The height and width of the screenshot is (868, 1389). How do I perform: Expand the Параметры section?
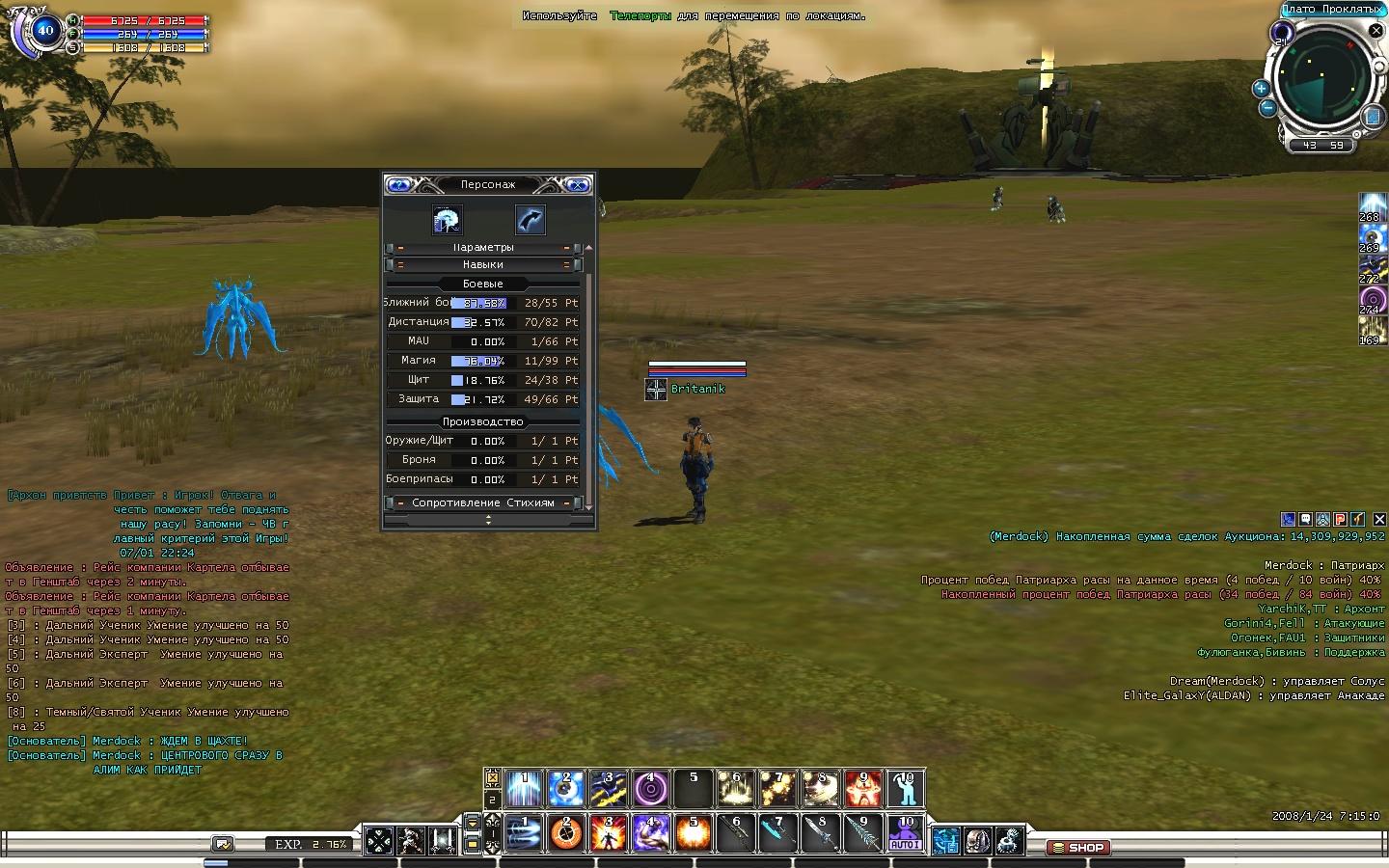pos(482,248)
